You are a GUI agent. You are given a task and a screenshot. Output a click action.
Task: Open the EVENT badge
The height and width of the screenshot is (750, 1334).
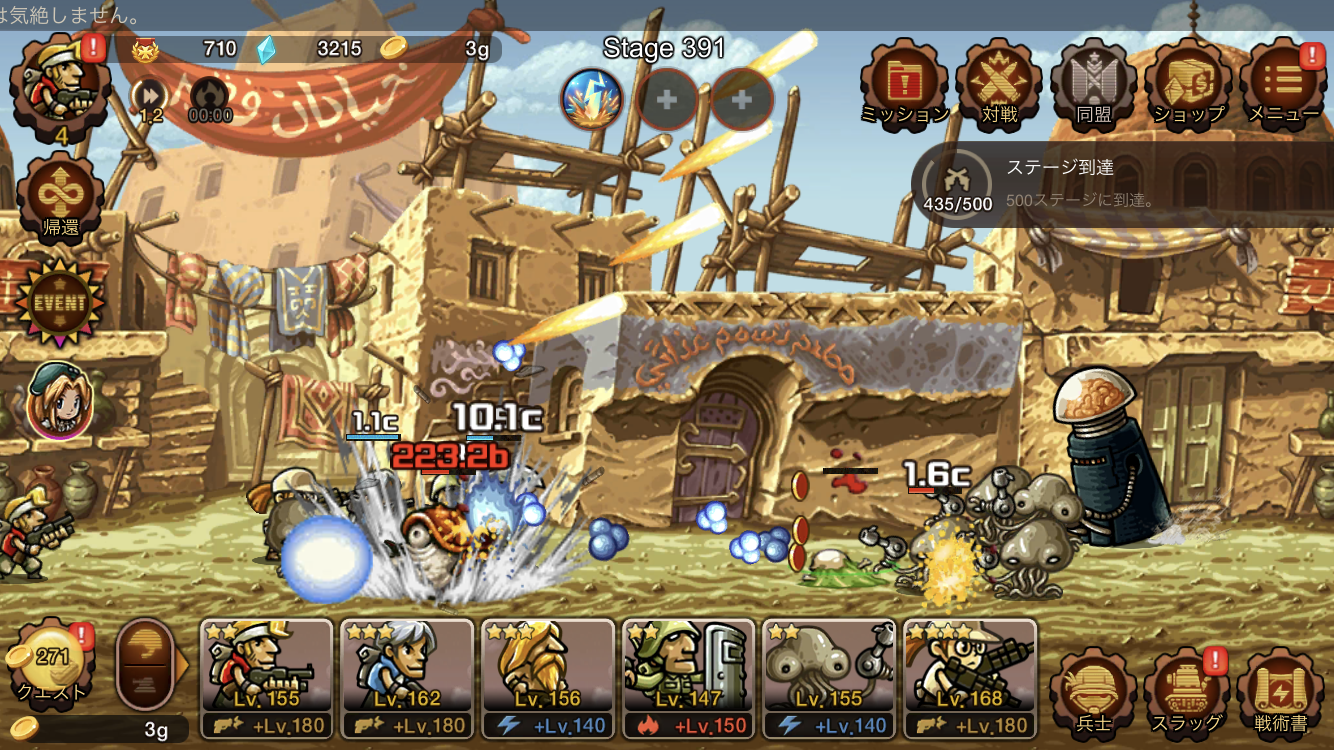(58, 302)
